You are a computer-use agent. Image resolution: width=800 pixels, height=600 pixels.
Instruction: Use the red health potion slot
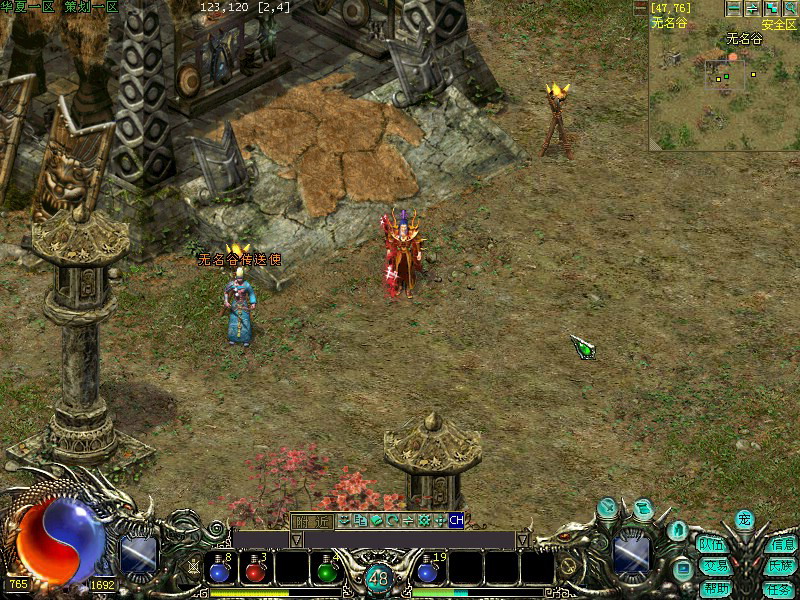click(x=256, y=568)
